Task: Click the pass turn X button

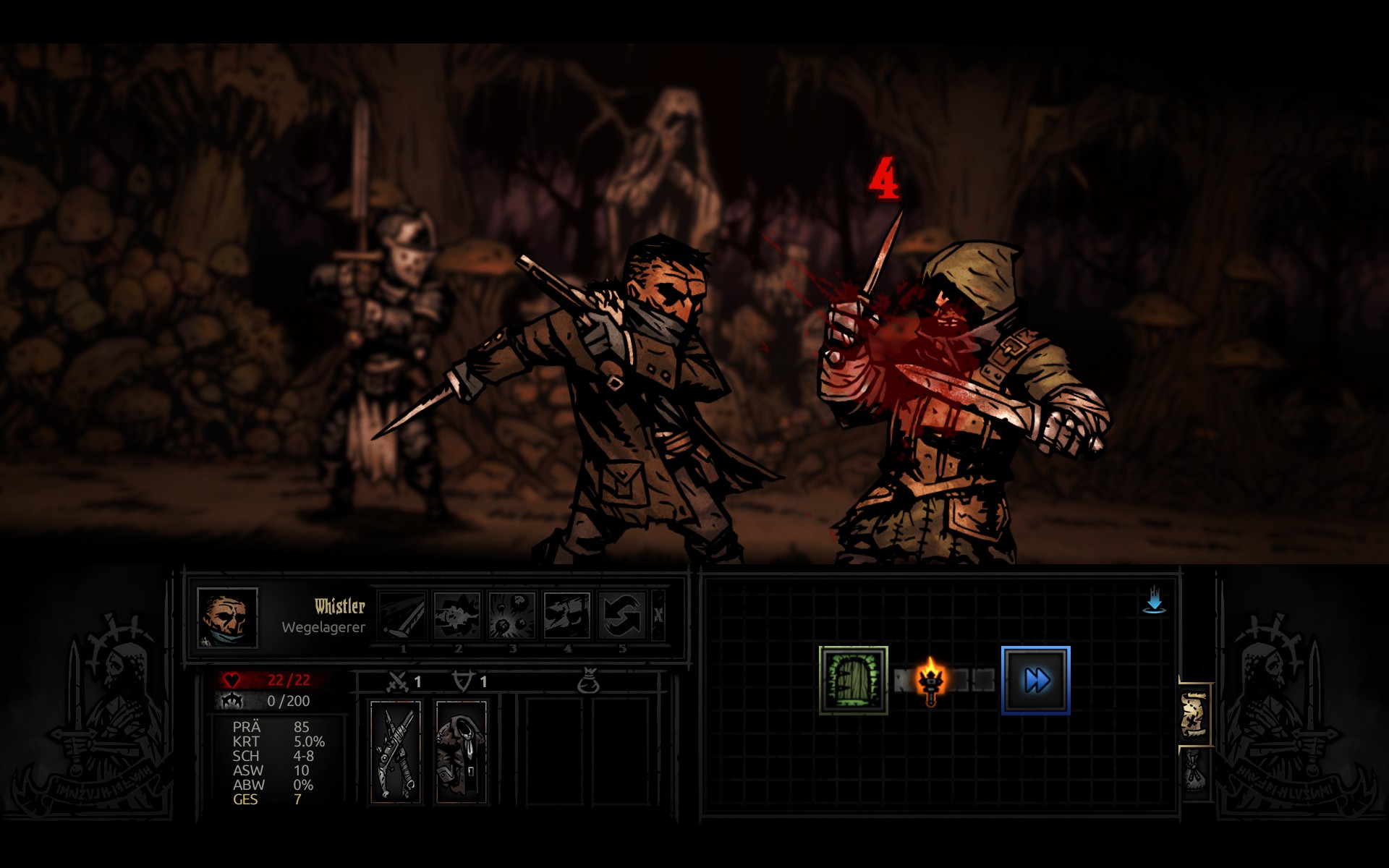Action: (x=658, y=616)
